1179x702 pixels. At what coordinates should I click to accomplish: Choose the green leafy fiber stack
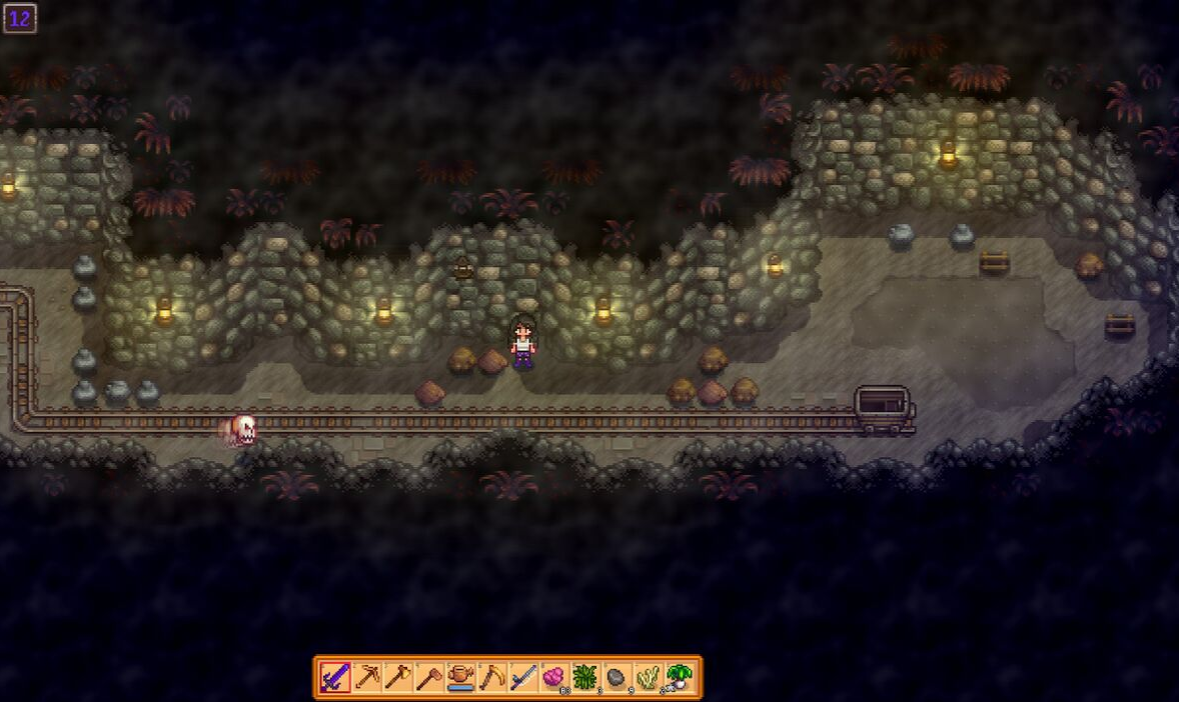pos(584,678)
